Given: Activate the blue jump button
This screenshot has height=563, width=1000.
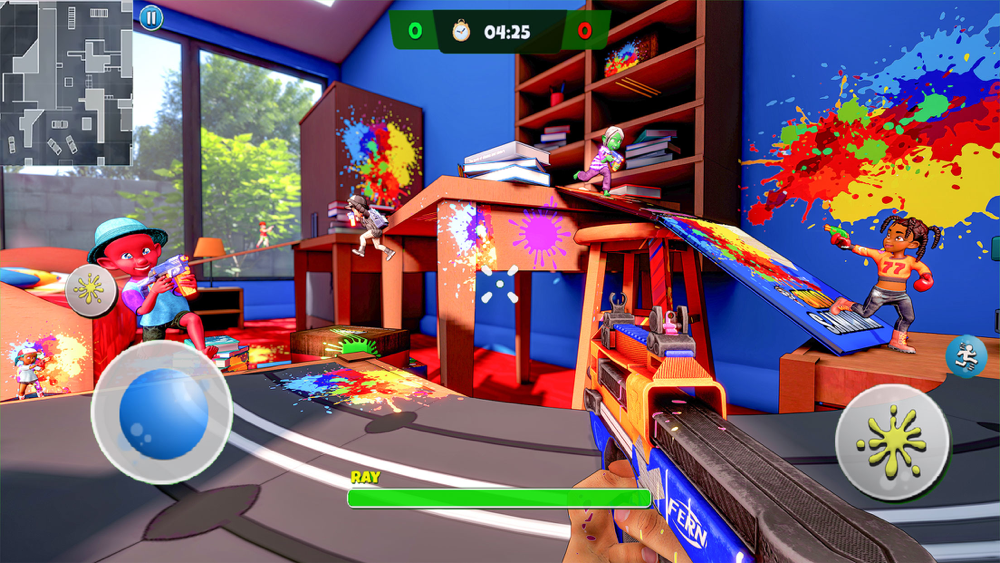Looking at the screenshot, I should pos(965,357).
